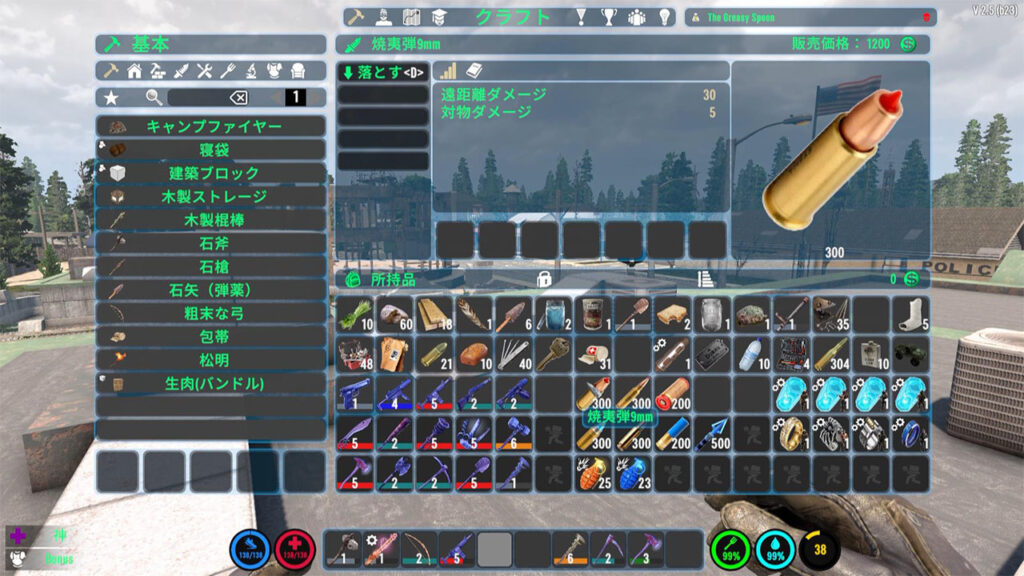The width and height of the screenshot is (1024, 576).
Task: Toggle the inventory lock icon
Action: (x=545, y=279)
